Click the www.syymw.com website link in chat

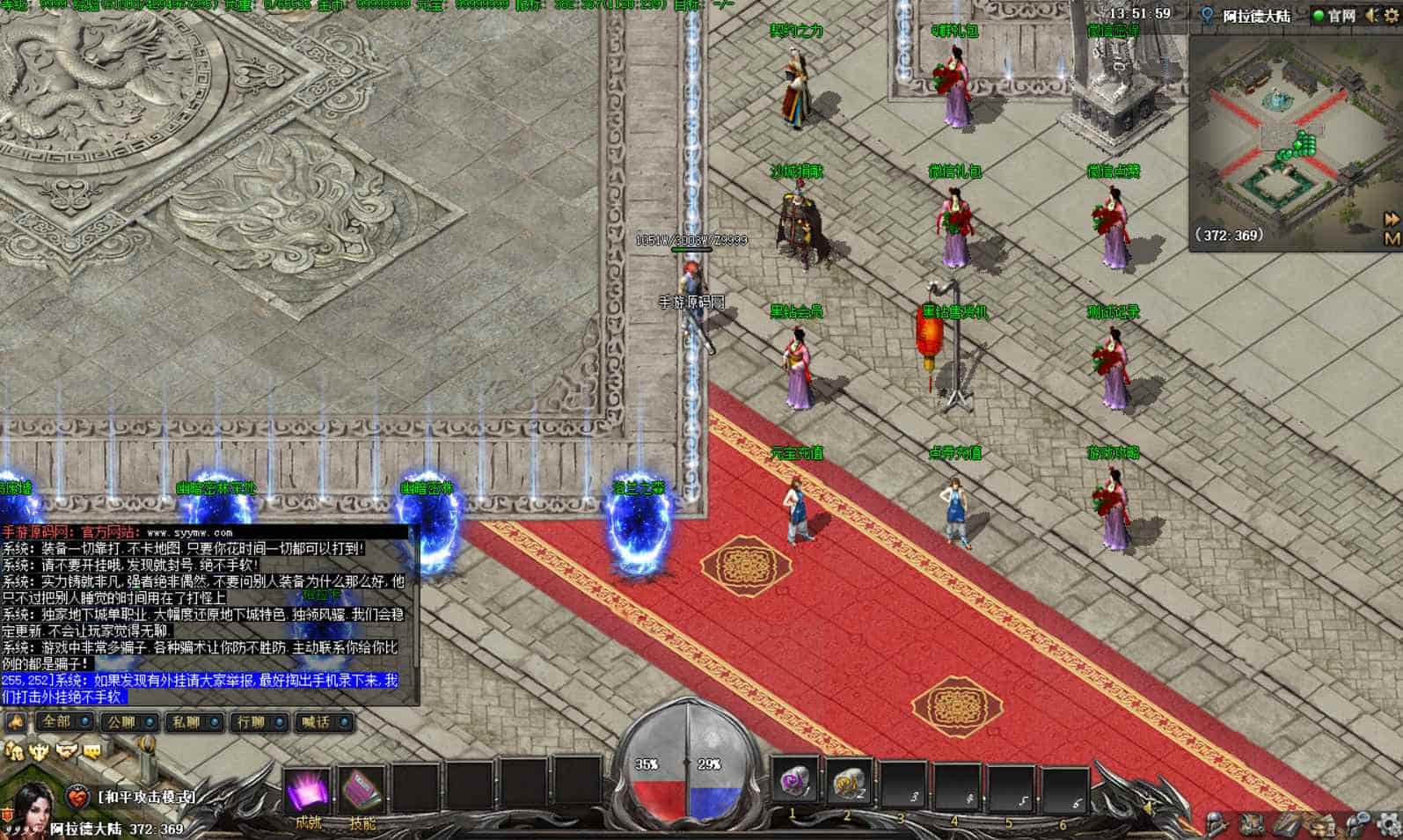(190, 532)
